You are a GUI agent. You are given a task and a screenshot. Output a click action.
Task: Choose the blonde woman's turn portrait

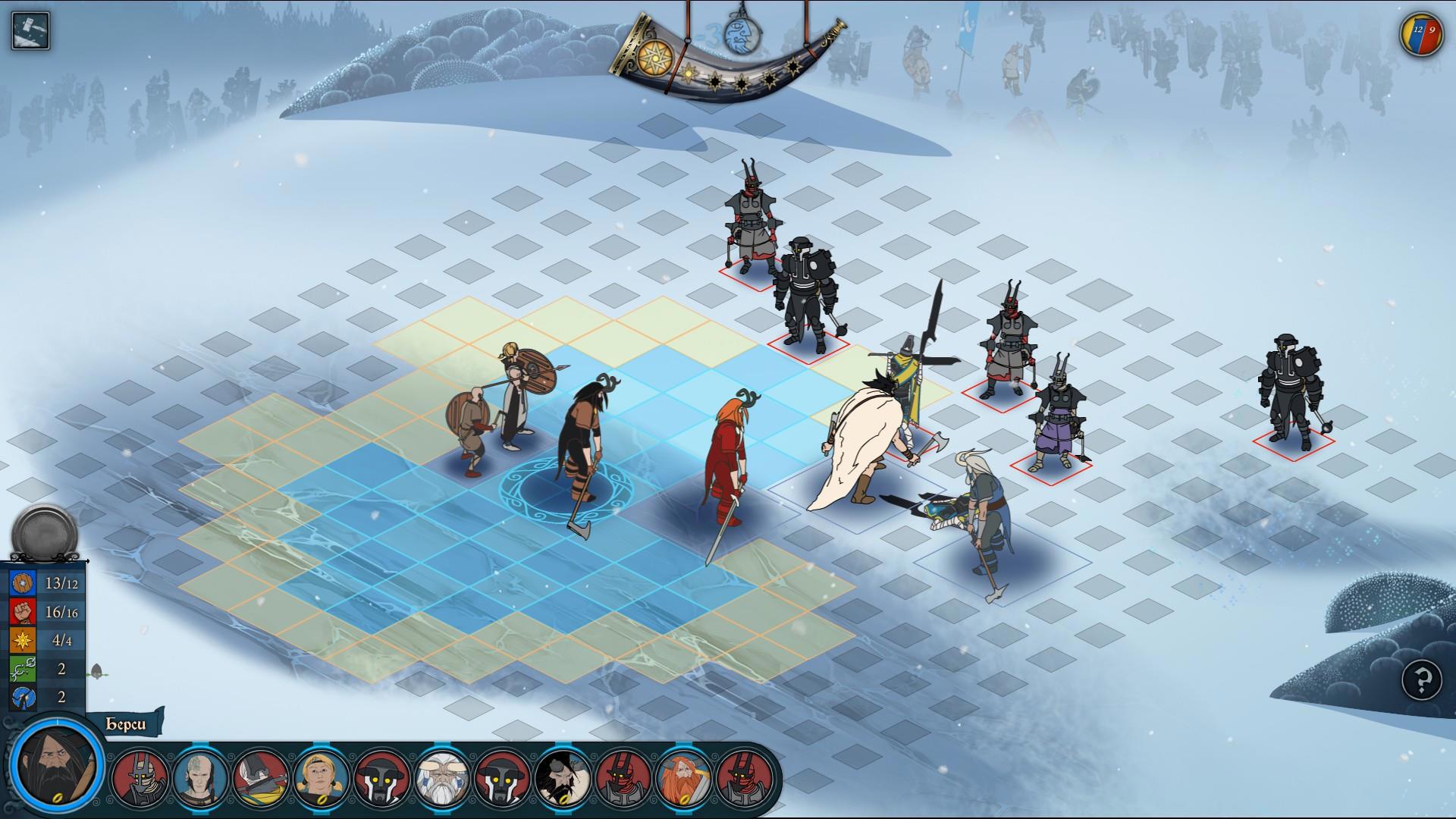click(x=322, y=778)
